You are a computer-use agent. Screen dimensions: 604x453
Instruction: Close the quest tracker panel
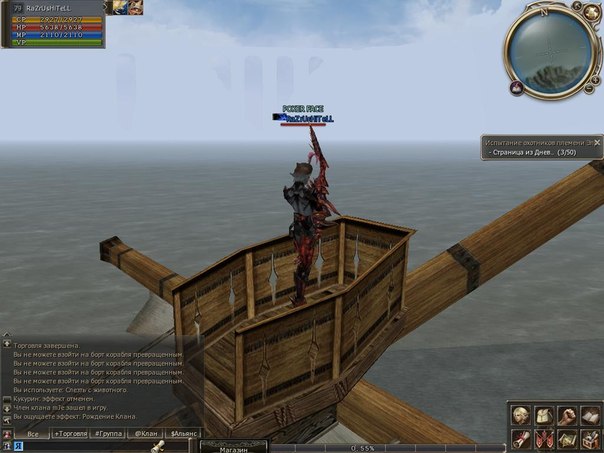point(596,143)
